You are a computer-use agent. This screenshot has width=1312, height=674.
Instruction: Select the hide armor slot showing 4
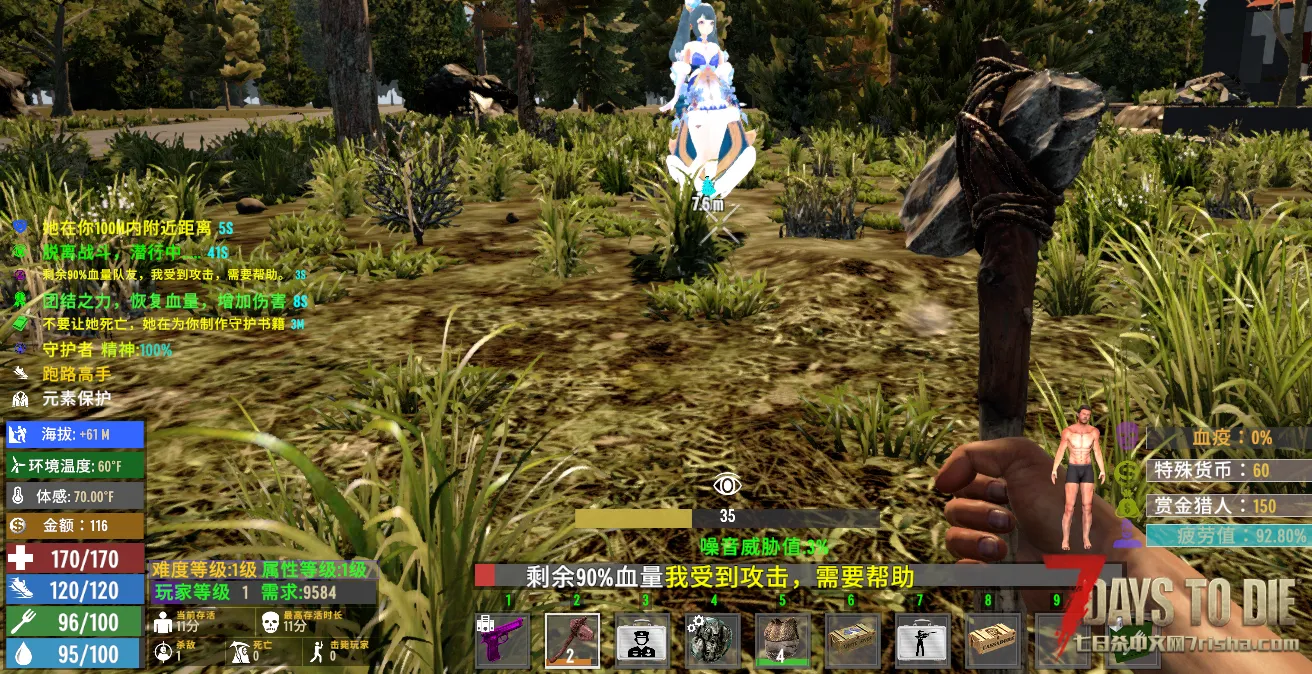[x=781, y=641]
